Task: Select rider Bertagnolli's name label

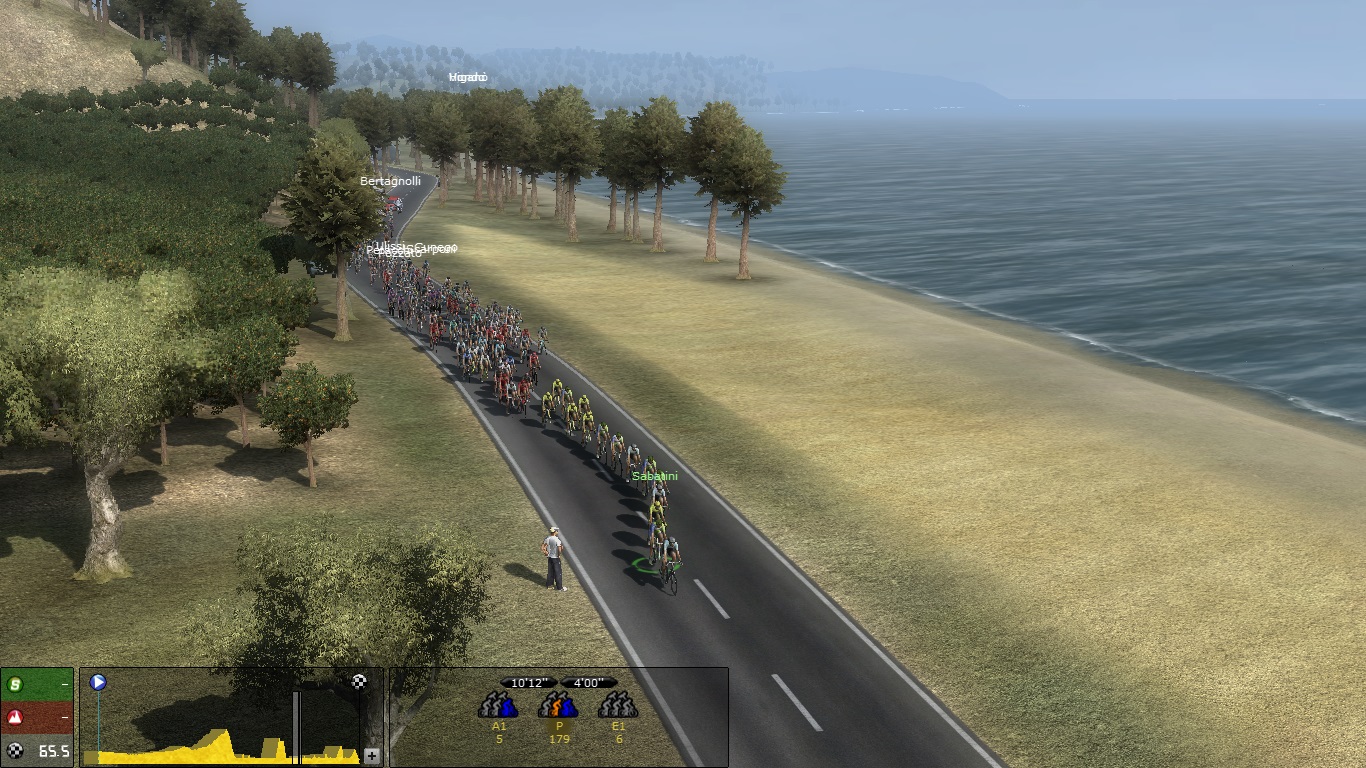Action: tap(390, 181)
